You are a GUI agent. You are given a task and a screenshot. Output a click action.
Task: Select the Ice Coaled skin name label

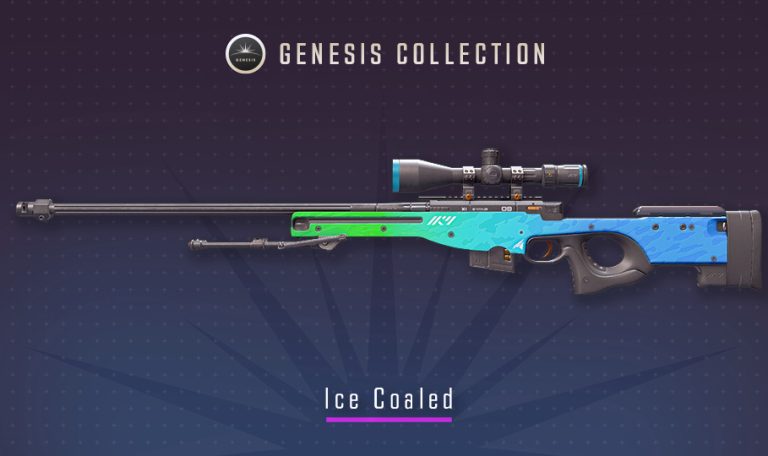[388, 399]
